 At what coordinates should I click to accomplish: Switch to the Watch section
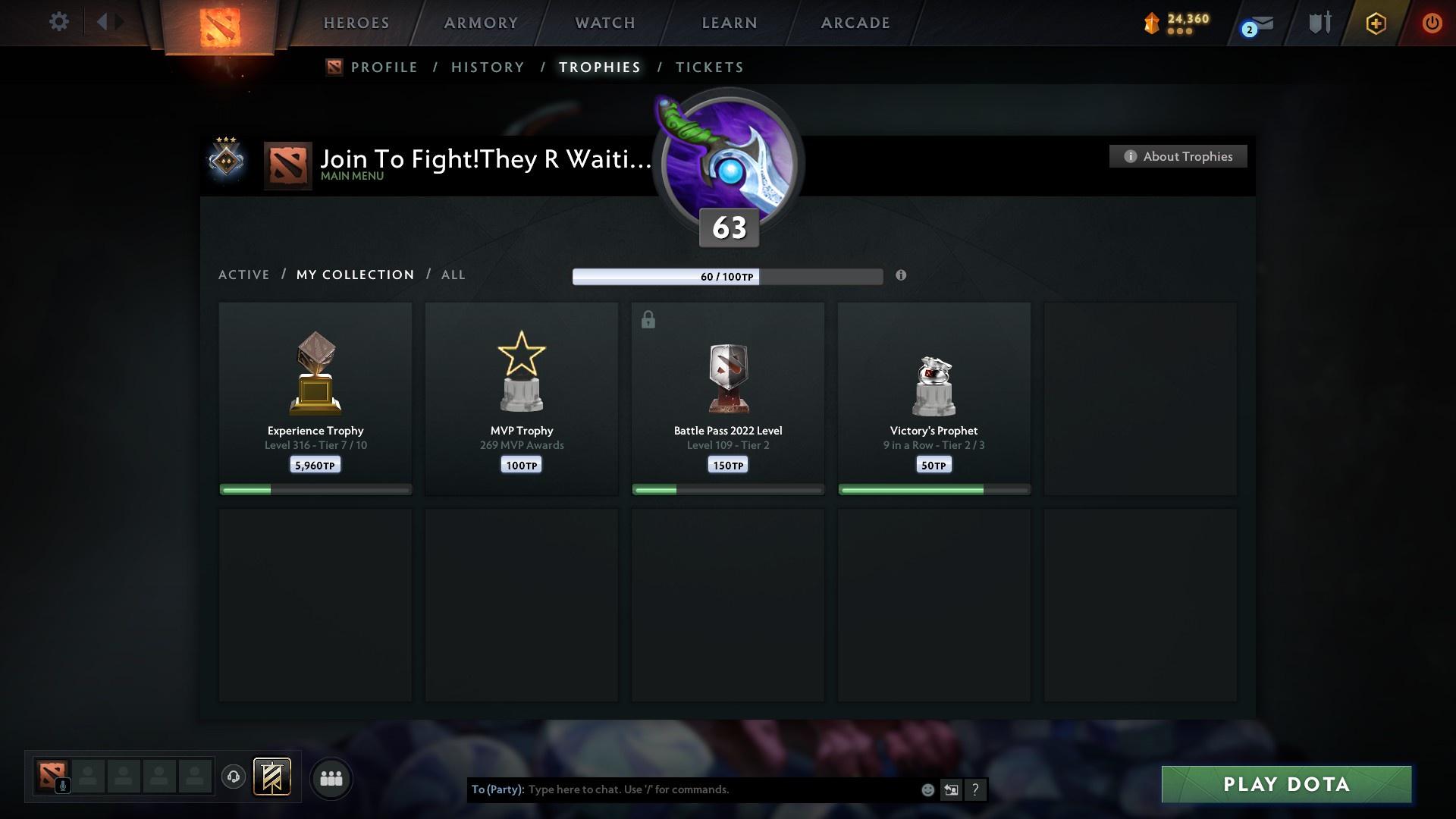tap(605, 23)
